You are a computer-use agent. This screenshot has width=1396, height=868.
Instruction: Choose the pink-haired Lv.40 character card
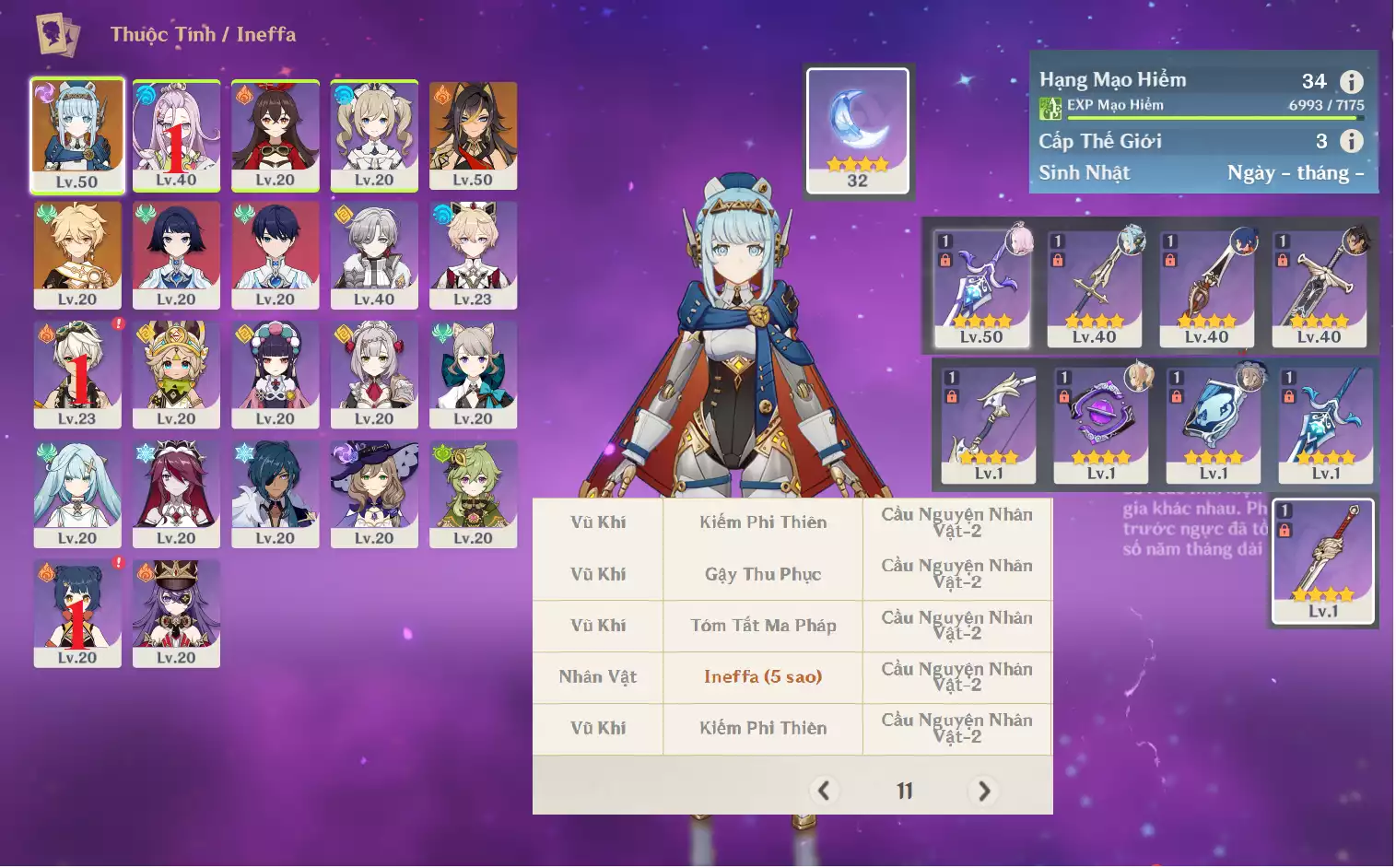176,135
